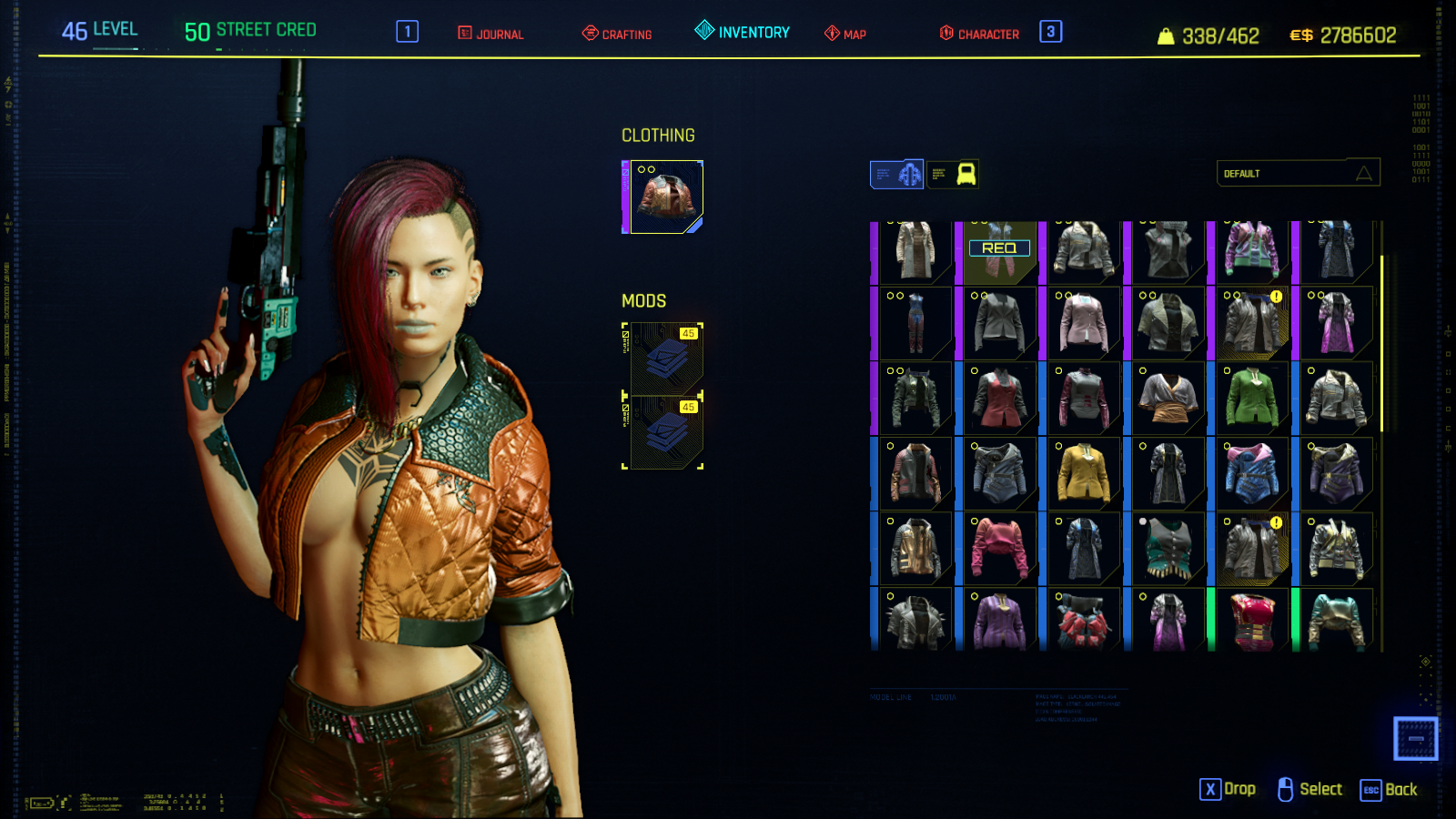Open the Journal tab
This screenshot has height=819, width=1456.
[491, 34]
